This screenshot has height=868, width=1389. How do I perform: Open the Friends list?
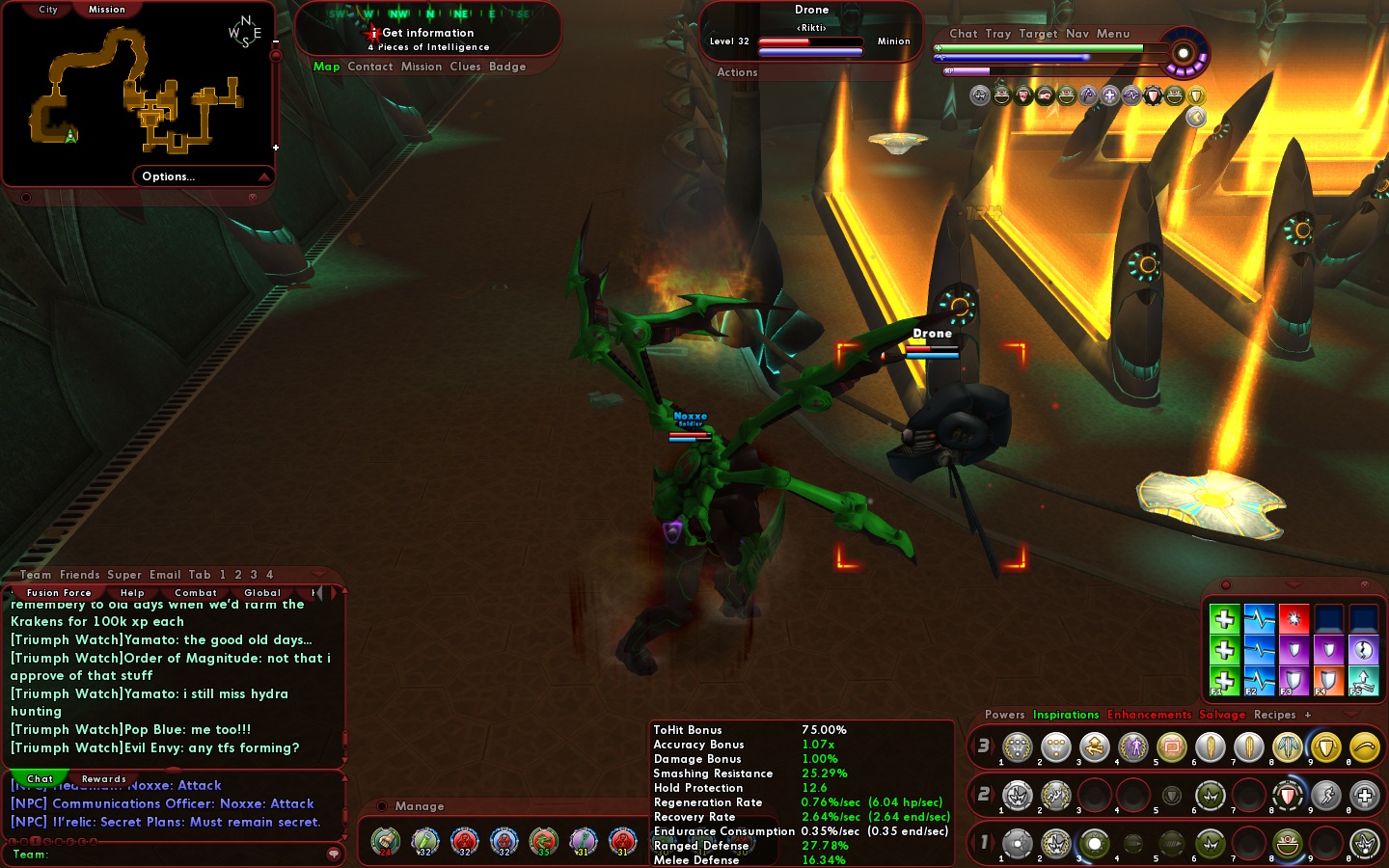(x=79, y=575)
